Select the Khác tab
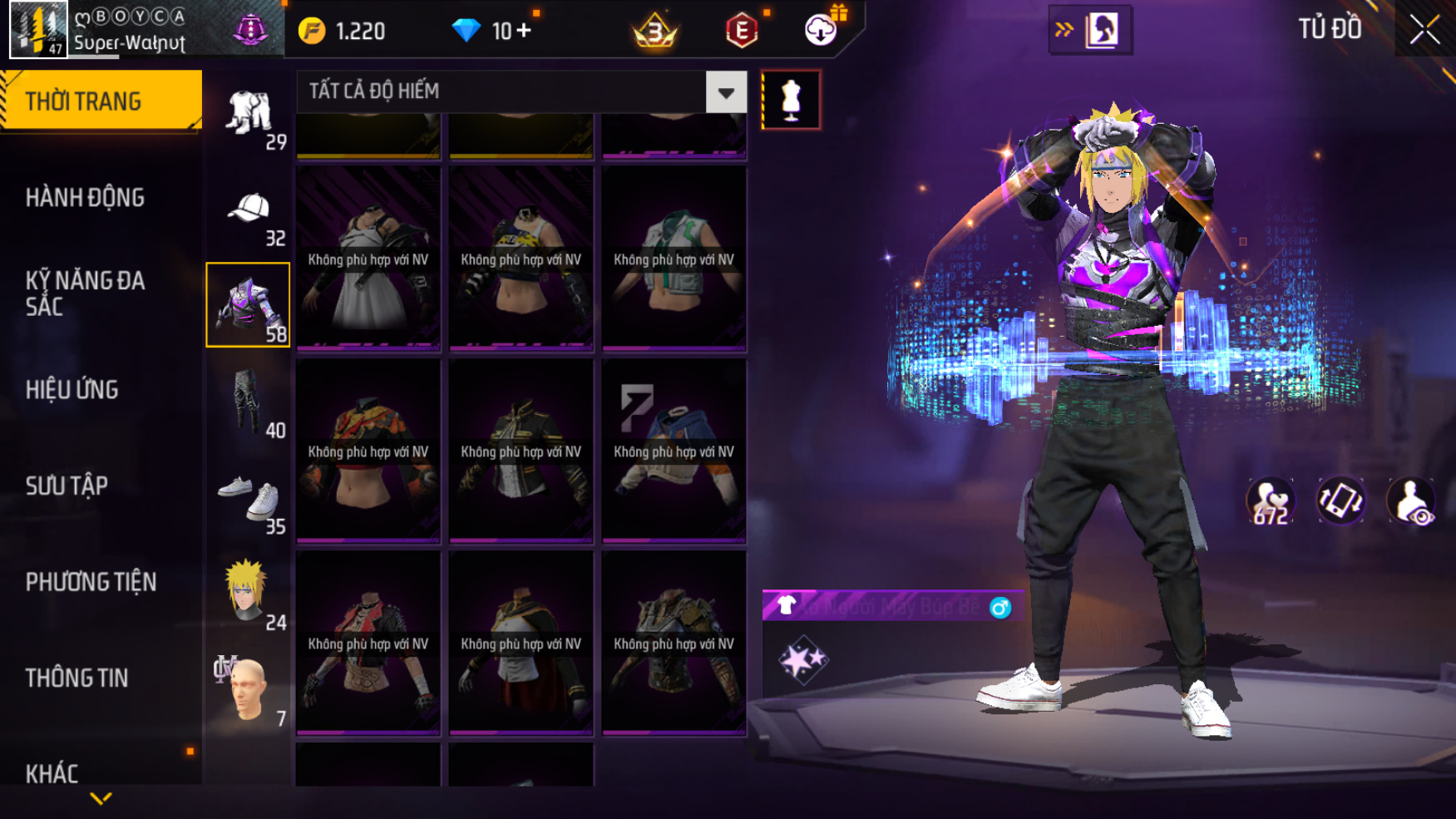1456x819 pixels. point(52,773)
